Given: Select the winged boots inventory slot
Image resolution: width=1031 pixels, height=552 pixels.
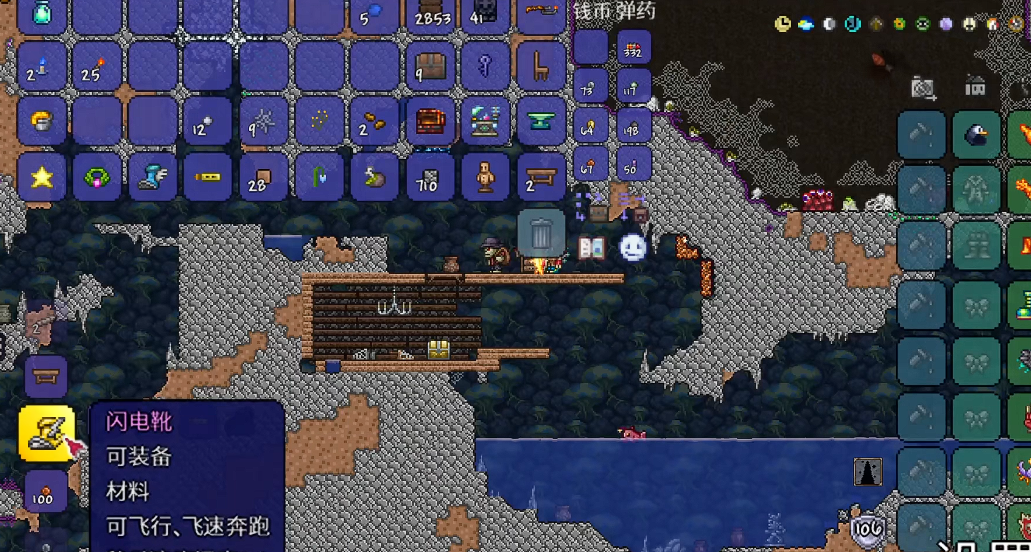Looking at the screenshot, I should [153, 177].
